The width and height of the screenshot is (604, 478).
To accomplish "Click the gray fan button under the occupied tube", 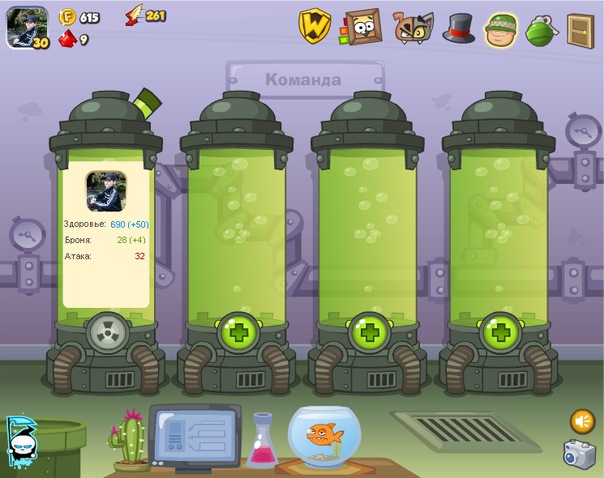I will click(x=106, y=329).
